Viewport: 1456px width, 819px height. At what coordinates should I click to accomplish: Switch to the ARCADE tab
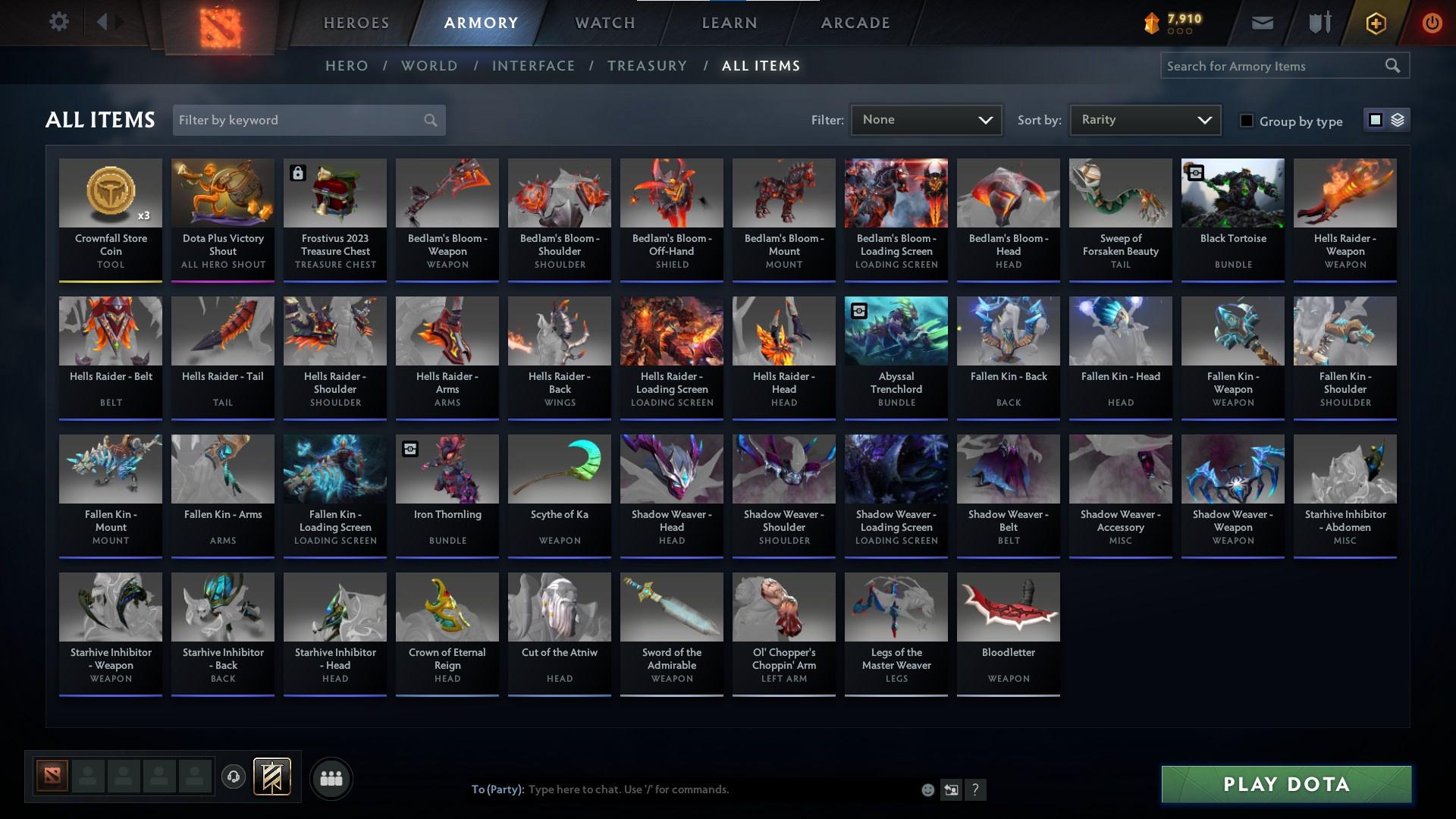click(x=854, y=22)
